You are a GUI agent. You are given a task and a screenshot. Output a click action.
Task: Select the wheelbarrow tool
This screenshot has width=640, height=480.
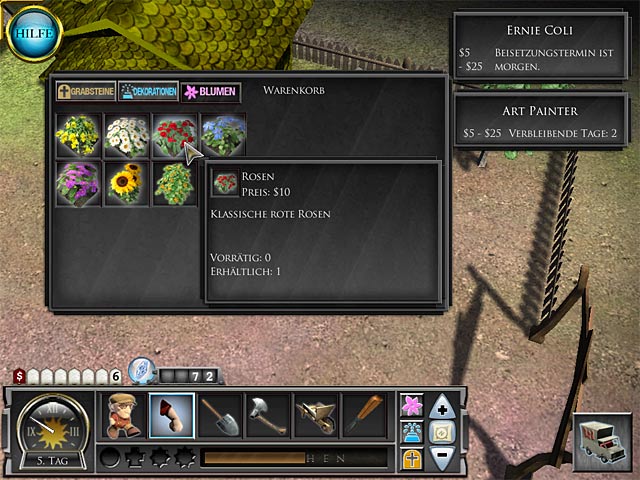click(x=316, y=415)
